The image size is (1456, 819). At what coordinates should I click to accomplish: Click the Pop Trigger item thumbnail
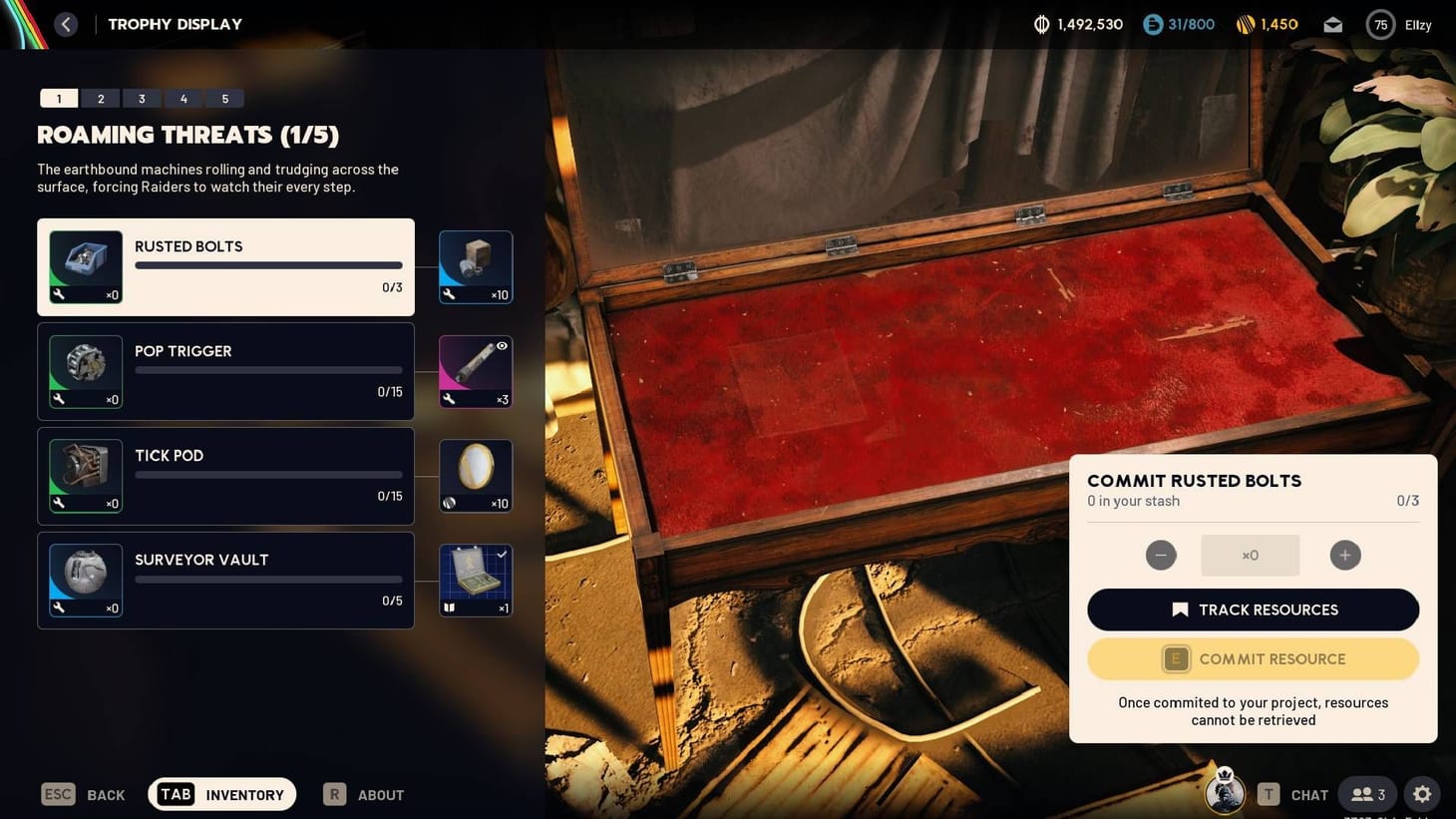(85, 366)
